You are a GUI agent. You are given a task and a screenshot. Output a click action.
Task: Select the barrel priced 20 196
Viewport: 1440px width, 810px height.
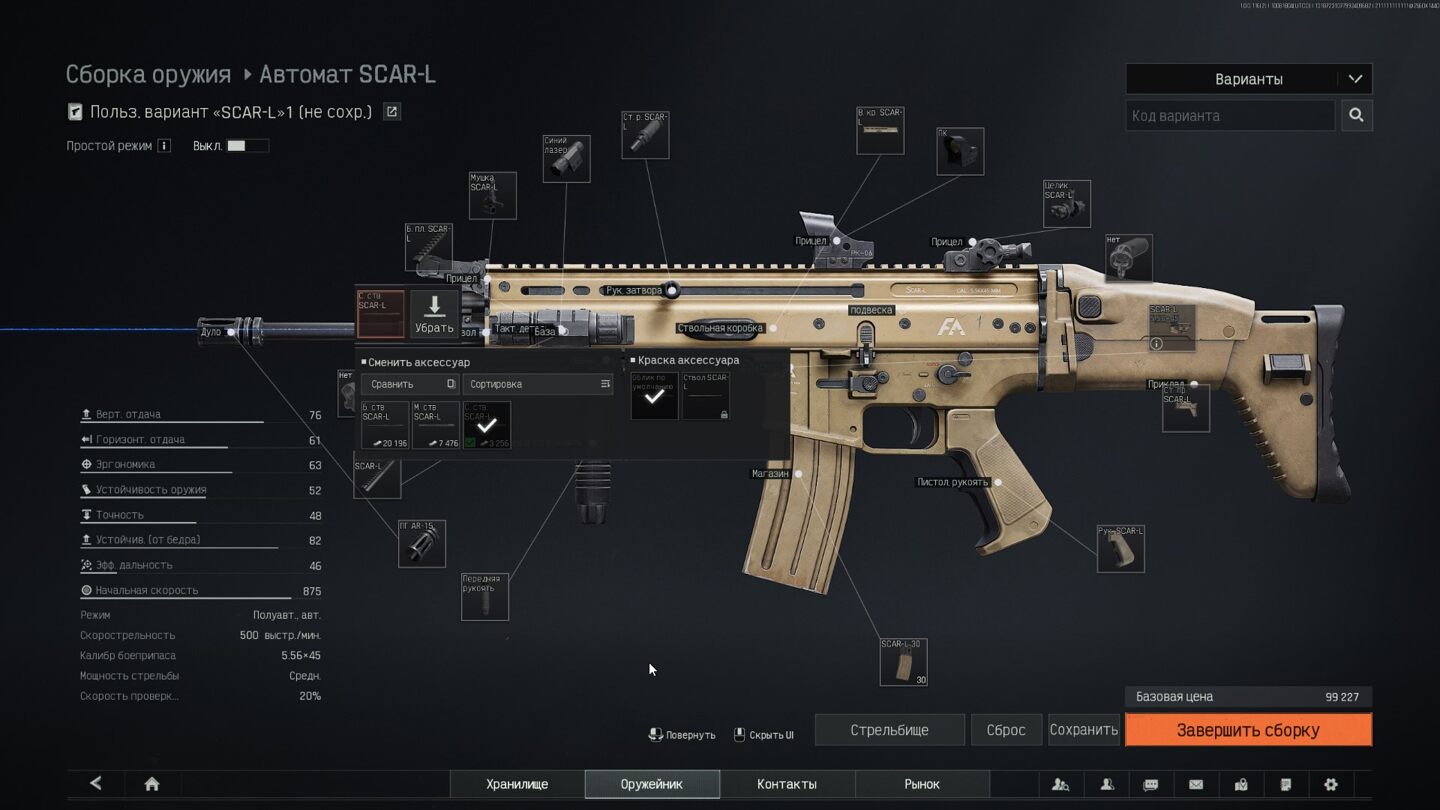coord(385,425)
